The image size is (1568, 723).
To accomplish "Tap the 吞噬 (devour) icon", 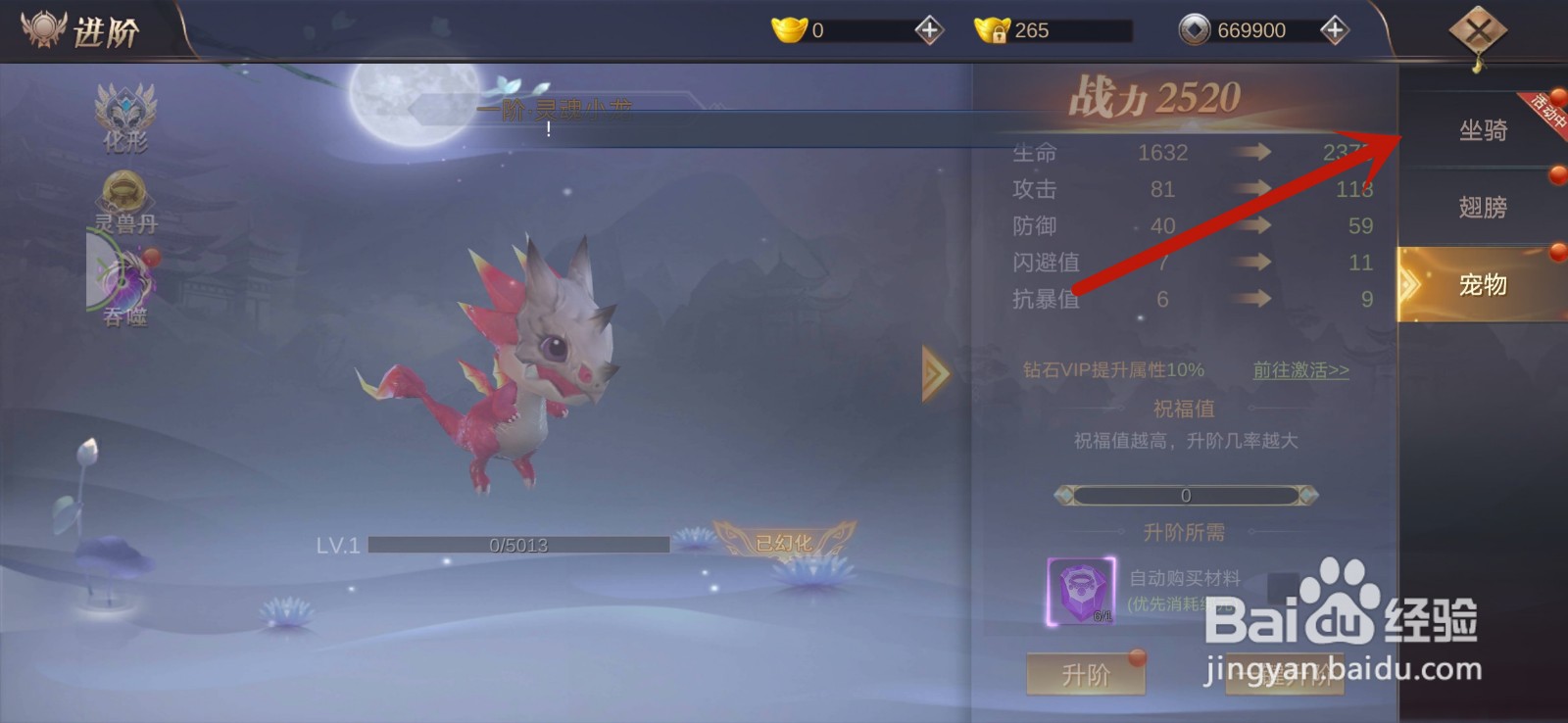I will coord(125,284).
